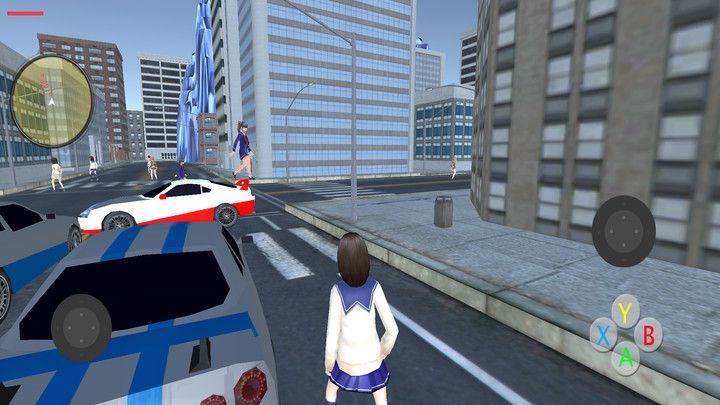Tap the red B action button
The width and height of the screenshot is (720, 405).
point(649,334)
